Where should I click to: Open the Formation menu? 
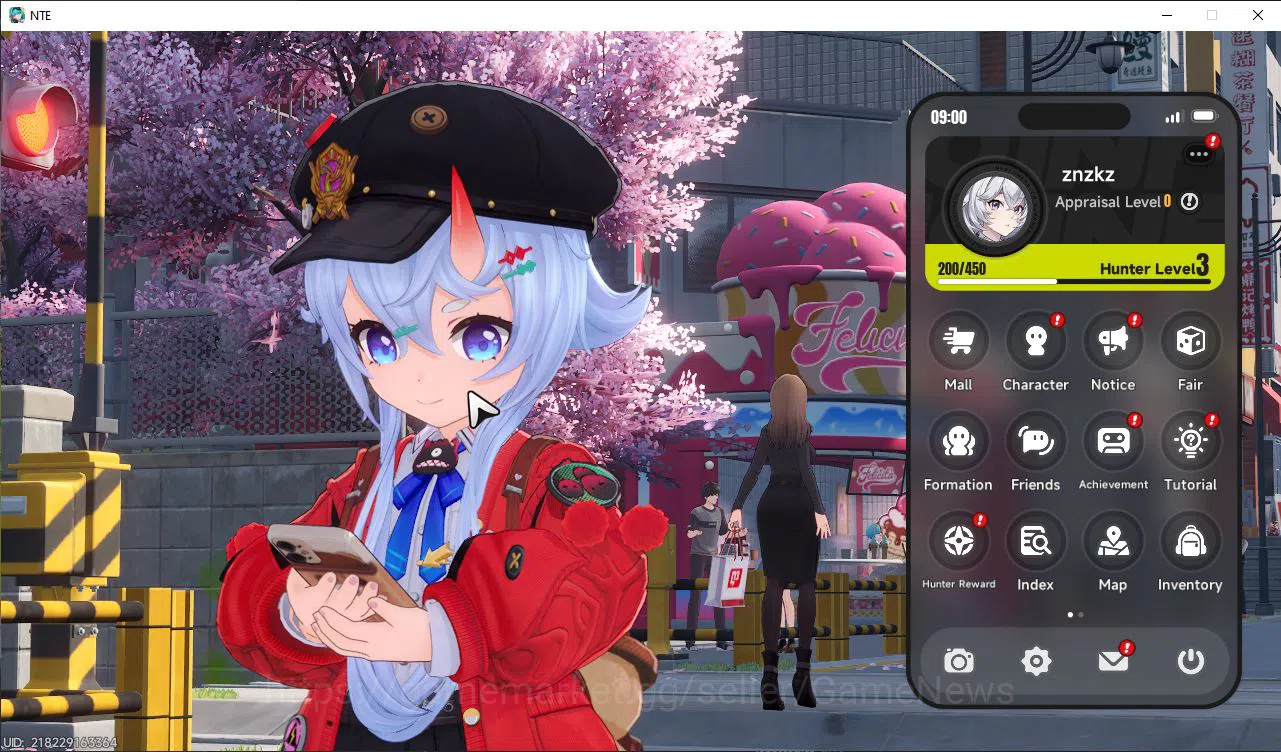pyautogui.click(x=958, y=441)
